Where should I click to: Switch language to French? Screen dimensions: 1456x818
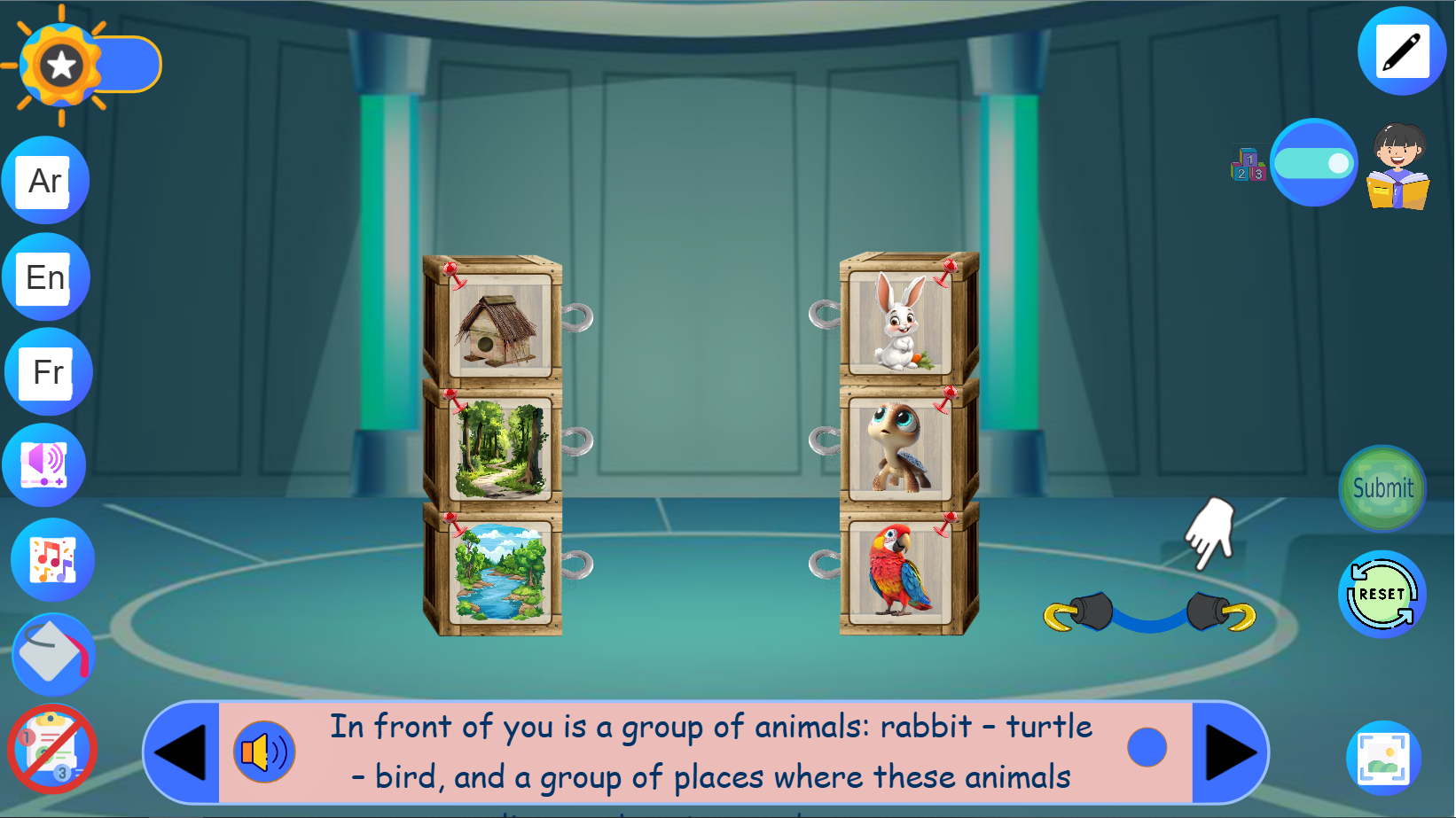tap(49, 372)
